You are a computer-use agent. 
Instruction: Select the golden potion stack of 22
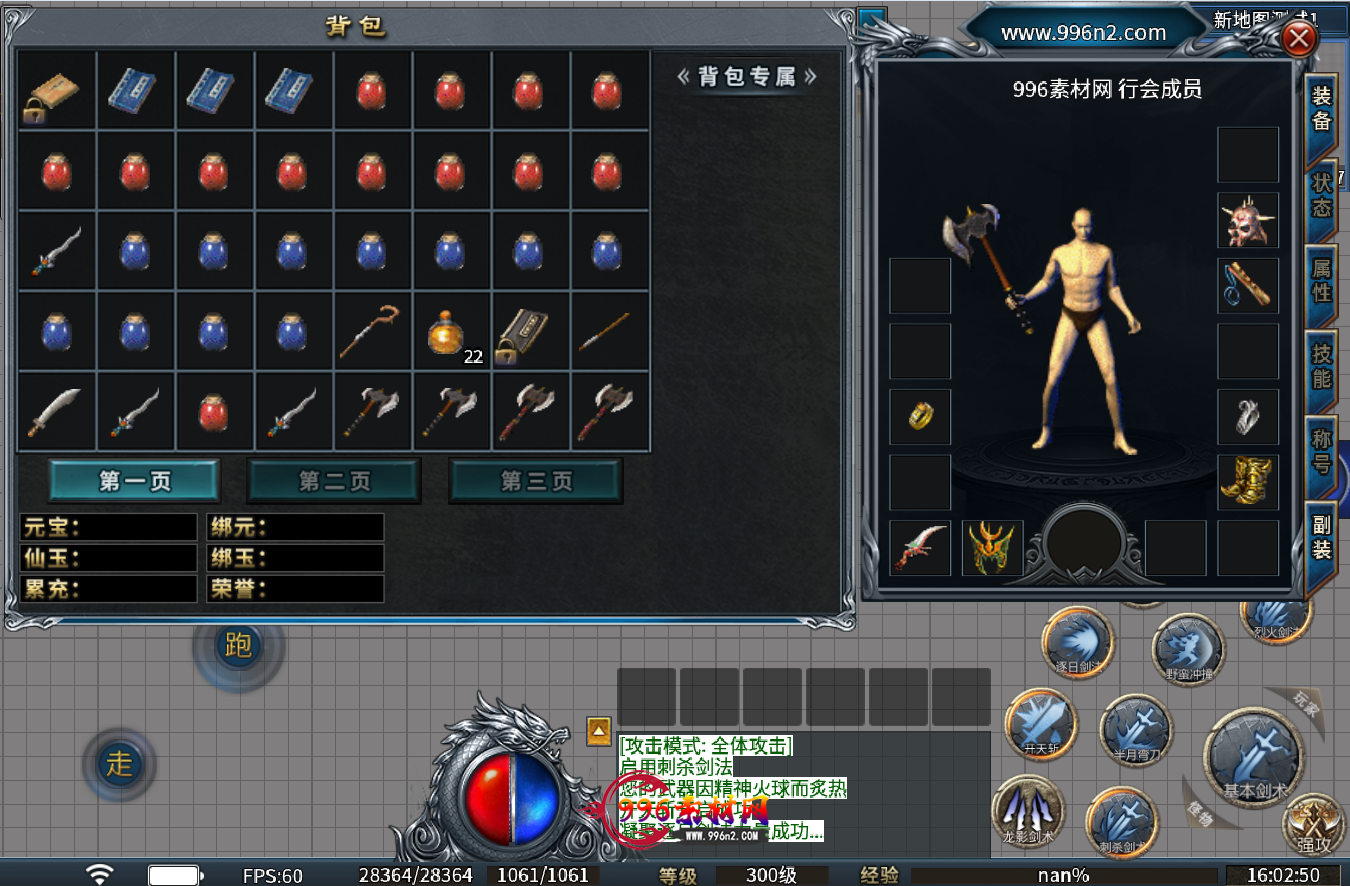pos(451,331)
